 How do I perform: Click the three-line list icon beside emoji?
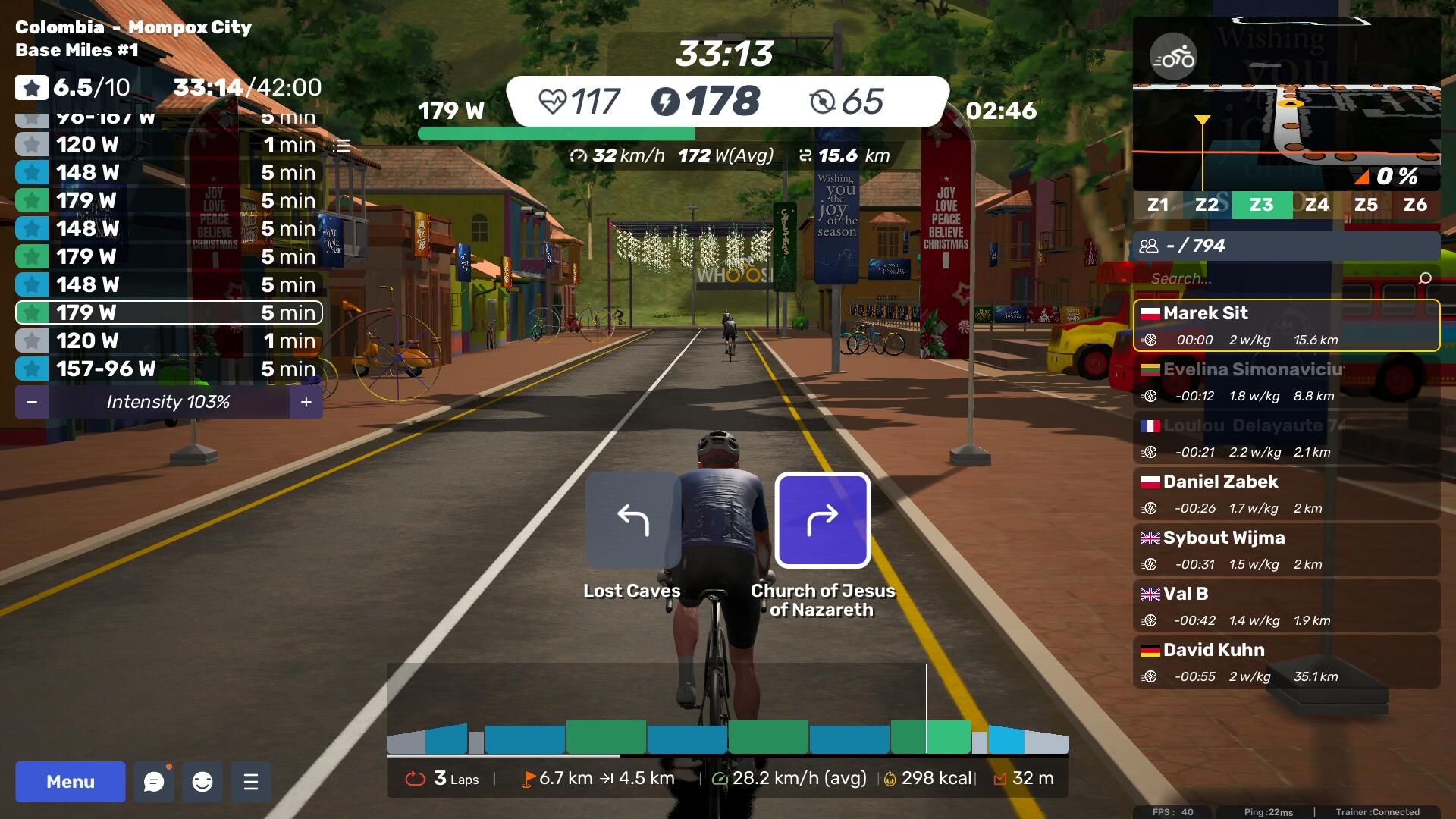(251, 782)
